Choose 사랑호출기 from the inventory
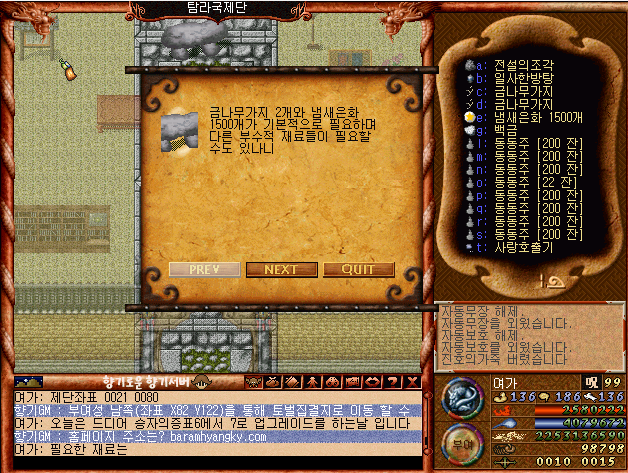628x473 pixels. (x=523, y=247)
